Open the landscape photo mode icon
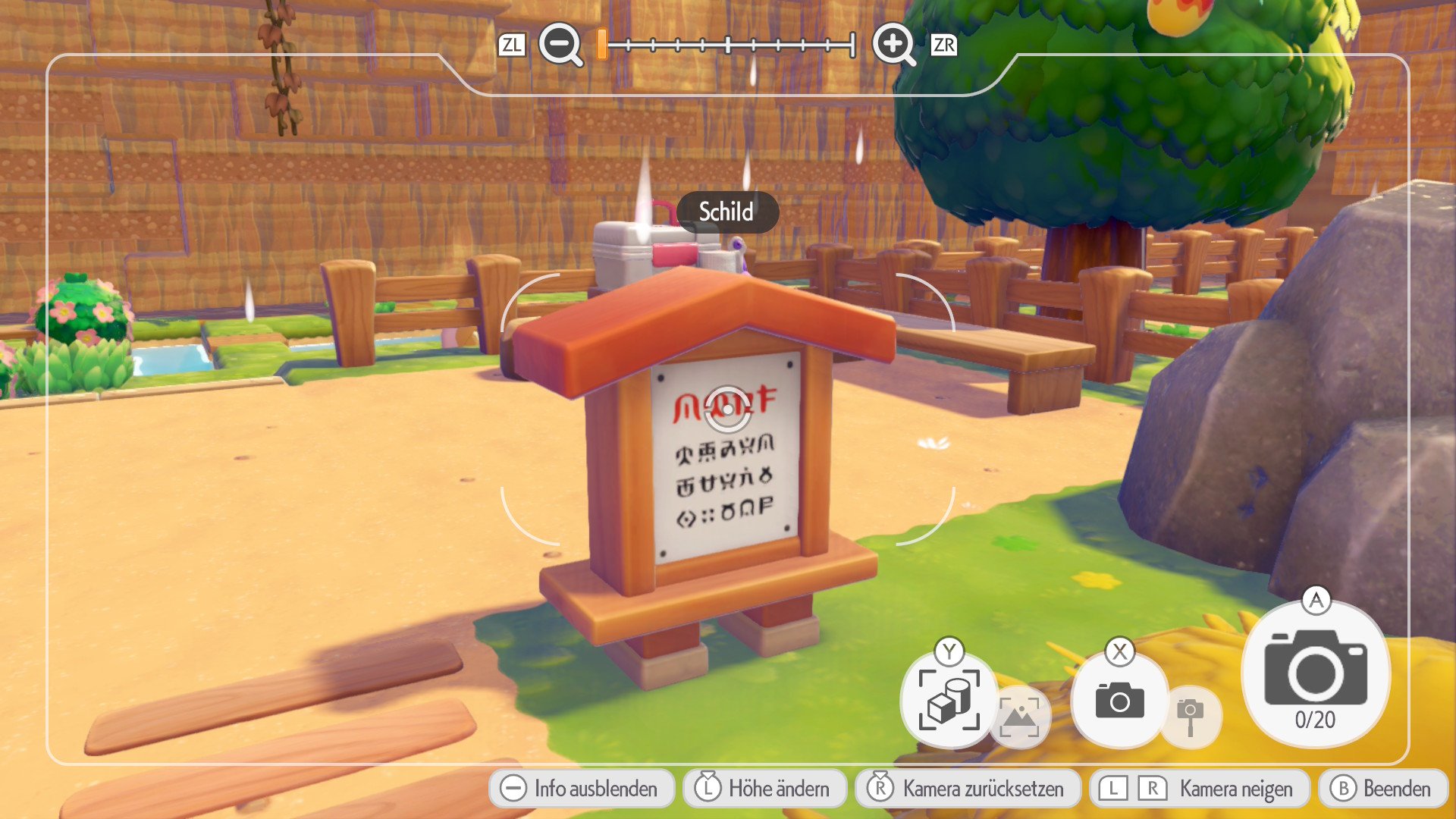This screenshot has height=819, width=1456. 1020,717
